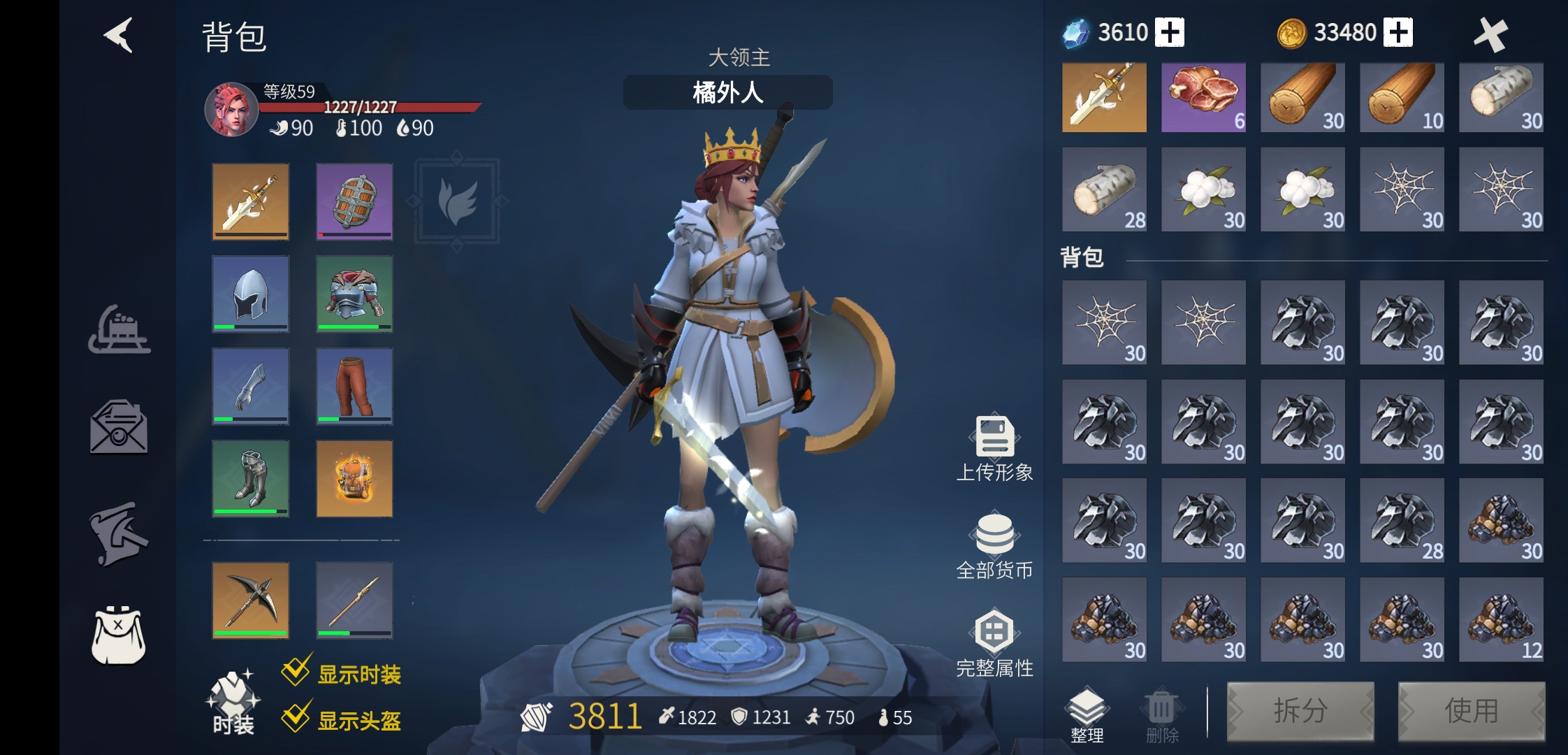Select the equipped steel helmet slot
Viewport: 1568px width, 755px height.
pyautogui.click(x=250, y=294)
